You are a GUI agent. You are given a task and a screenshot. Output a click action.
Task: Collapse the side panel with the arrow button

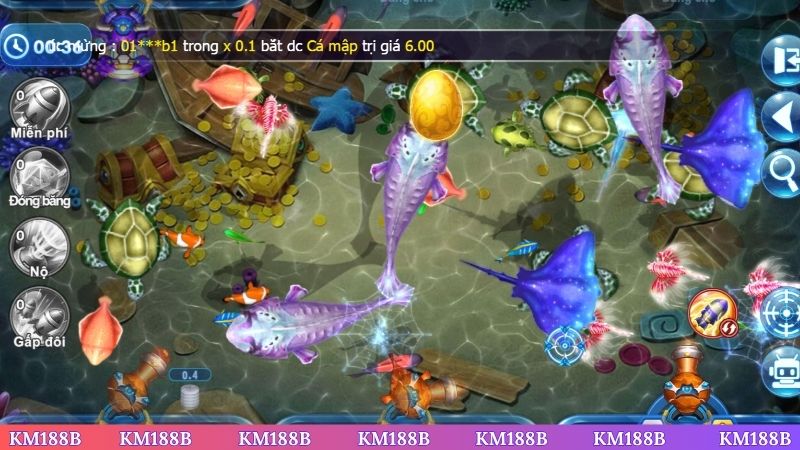[x=780, y=118]
